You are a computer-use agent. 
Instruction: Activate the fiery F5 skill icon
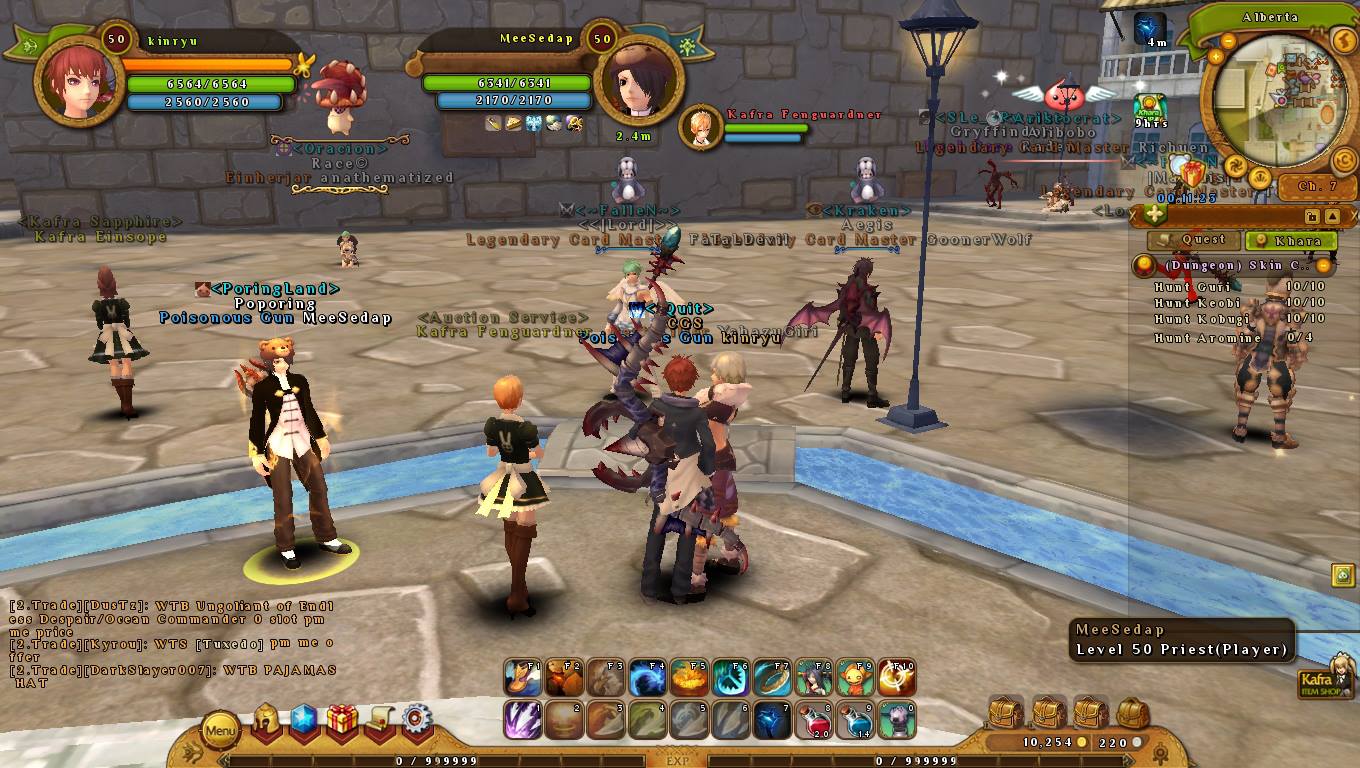click(685, 678)
